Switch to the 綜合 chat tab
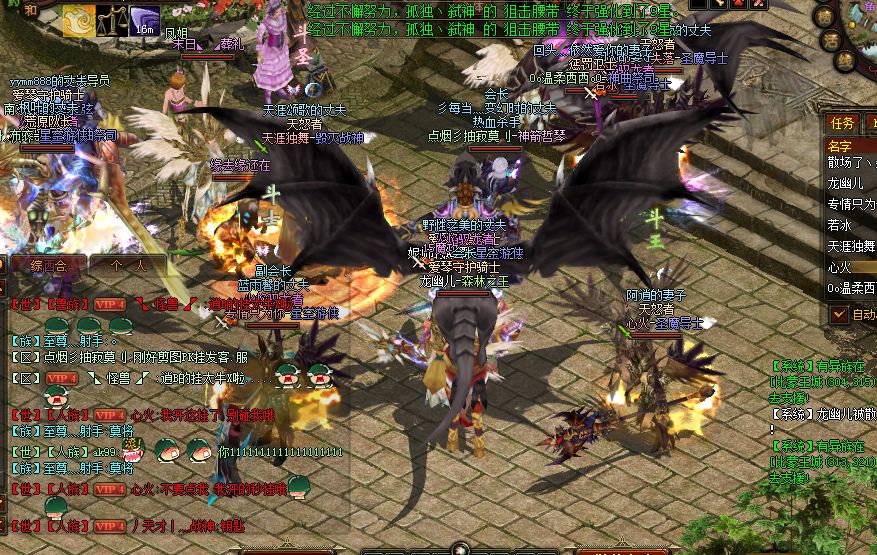The height and width of the screenshot is (555, 877). pyautogui.click(x=48, y=266)
